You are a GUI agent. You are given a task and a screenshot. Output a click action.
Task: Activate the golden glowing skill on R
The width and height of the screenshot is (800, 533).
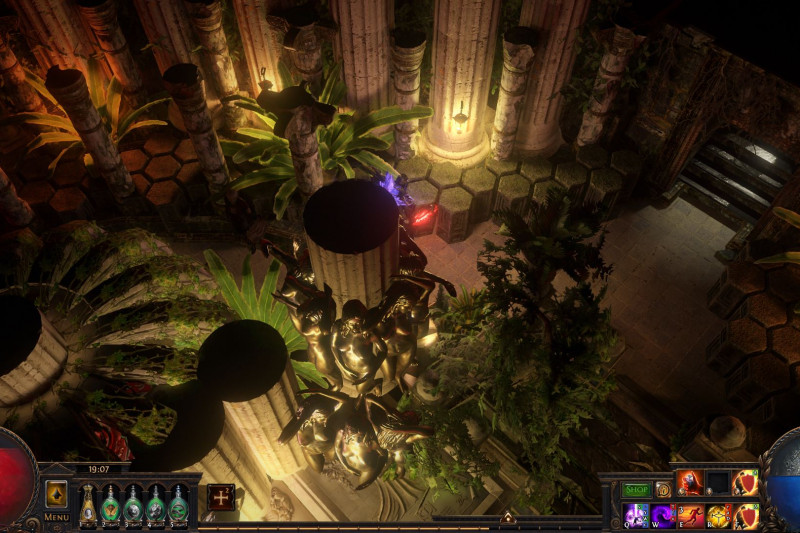pyautogui.click(x=718, y=516)
